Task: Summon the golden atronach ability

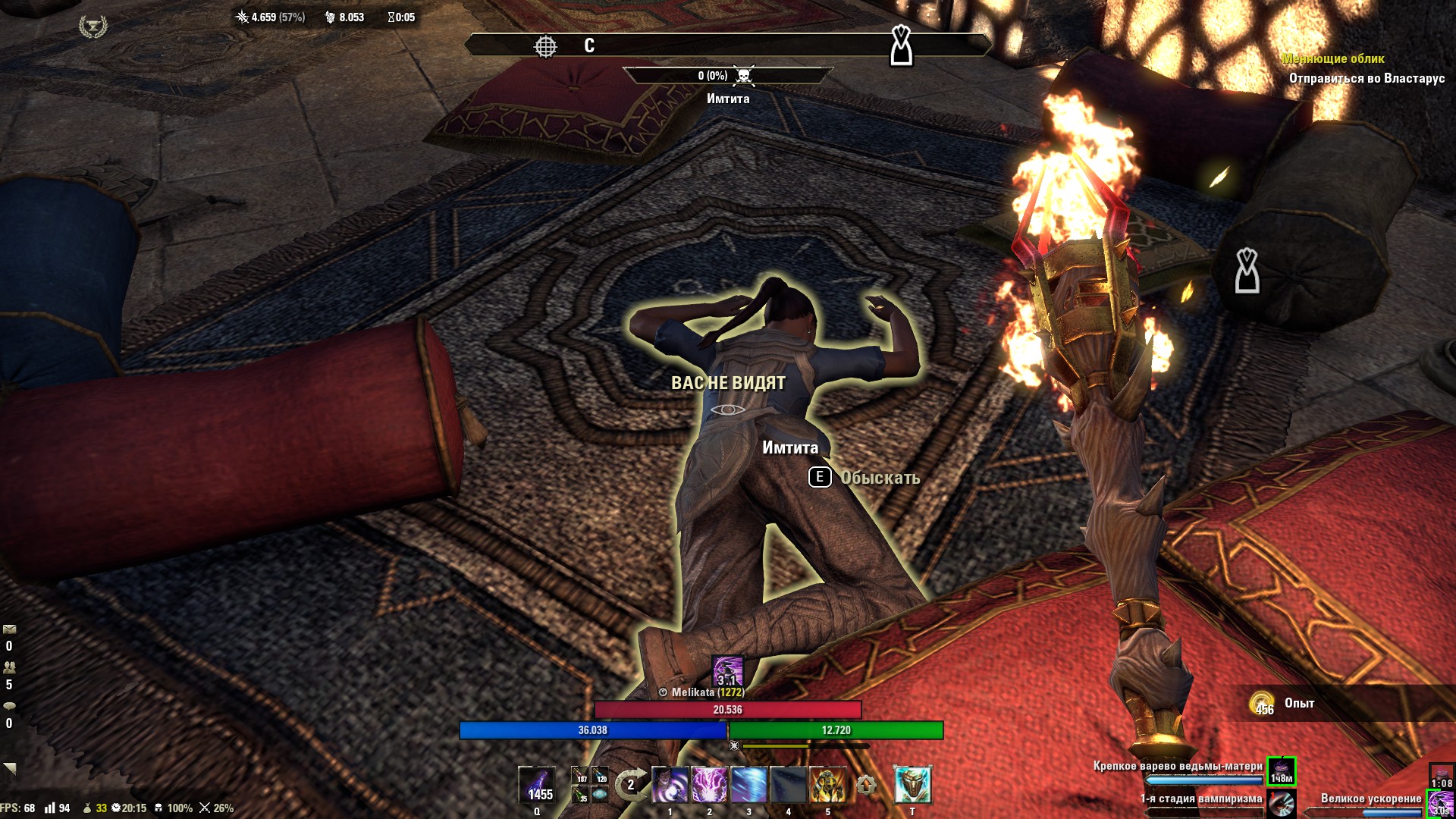Action: 828,785
